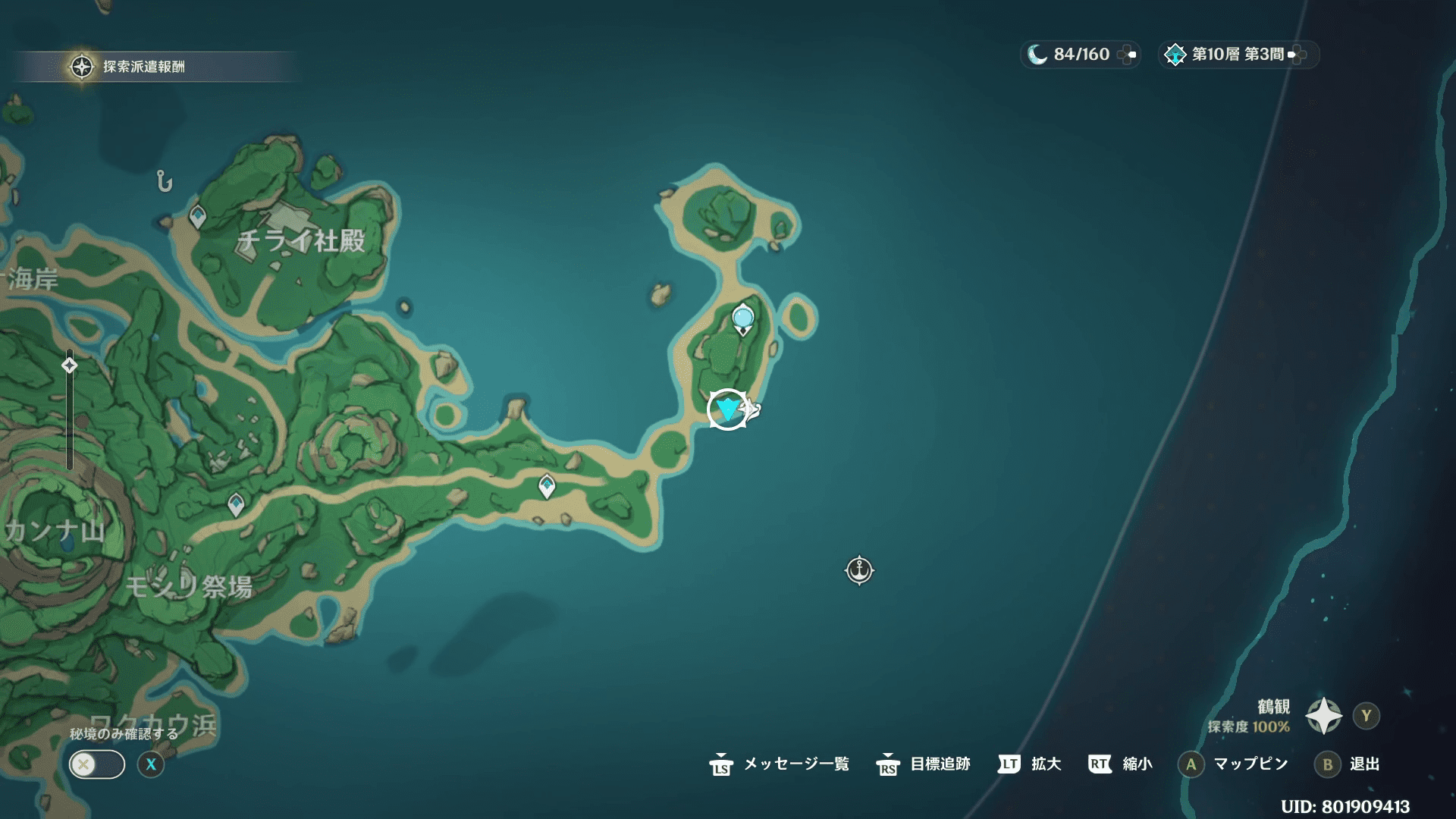Select the blue orb pin on the small island
This screenshot has height=819, width=1456.
click(742, 317)
